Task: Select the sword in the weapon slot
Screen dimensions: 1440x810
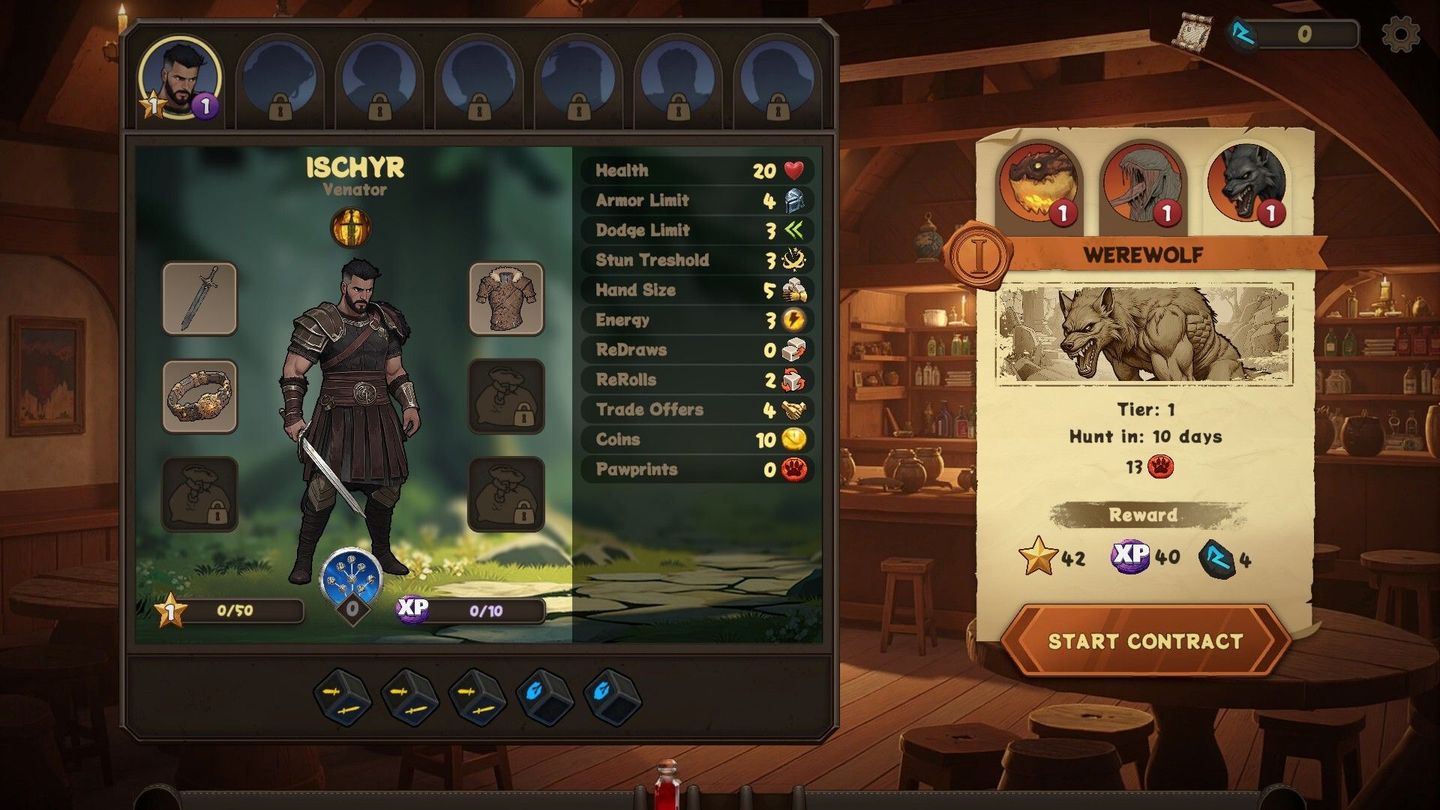Action: click(x=199, y=297)
